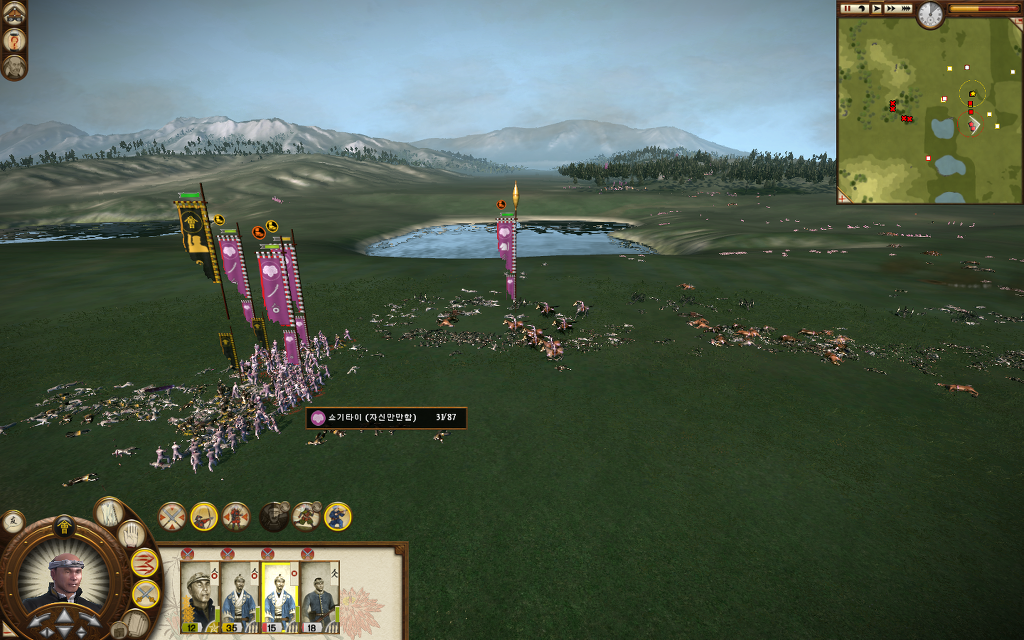The width and height of the screenshot is (1024, 640).
Task: Switch to double fast-forward speed
Action: [x=891, y=8]
